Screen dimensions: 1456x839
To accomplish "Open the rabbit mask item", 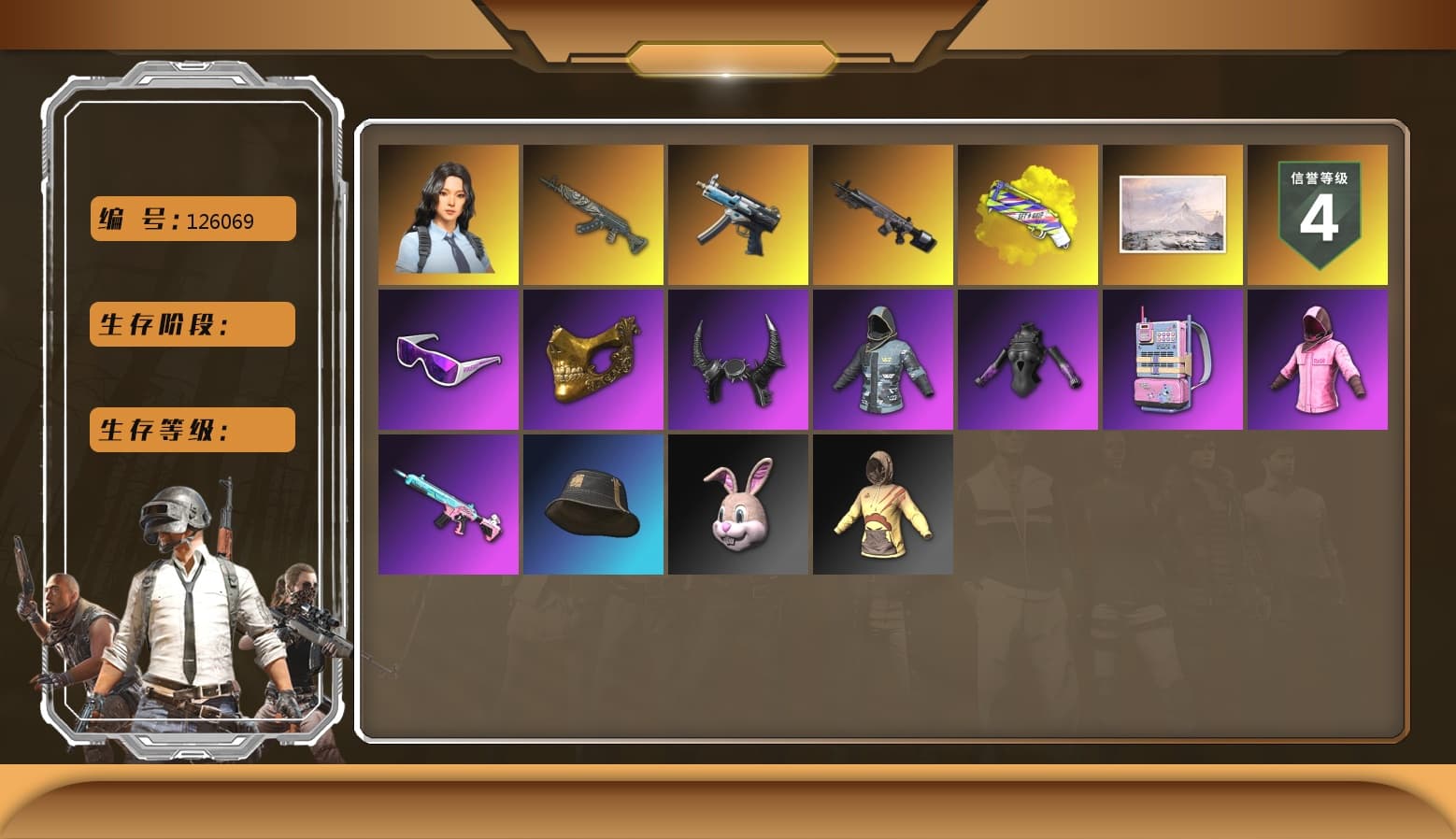I will (x=737, y=504).
